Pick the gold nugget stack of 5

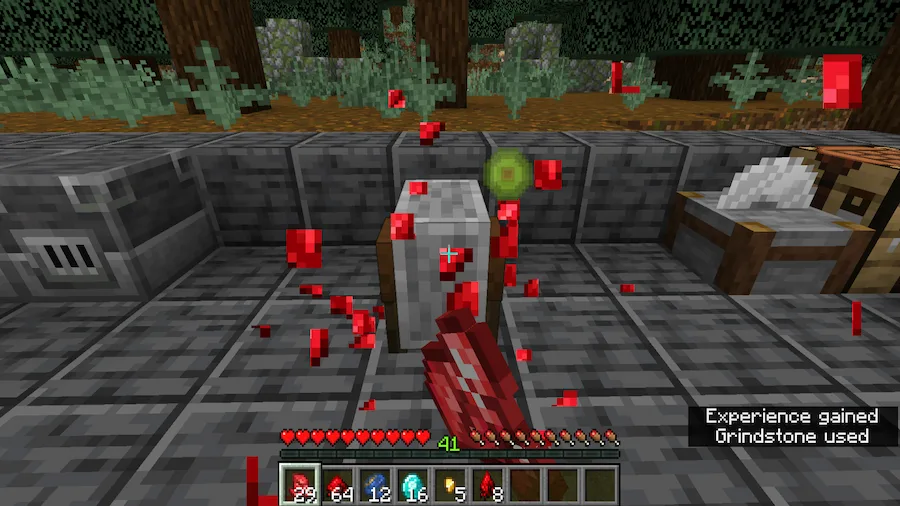(x=450, y=485)
